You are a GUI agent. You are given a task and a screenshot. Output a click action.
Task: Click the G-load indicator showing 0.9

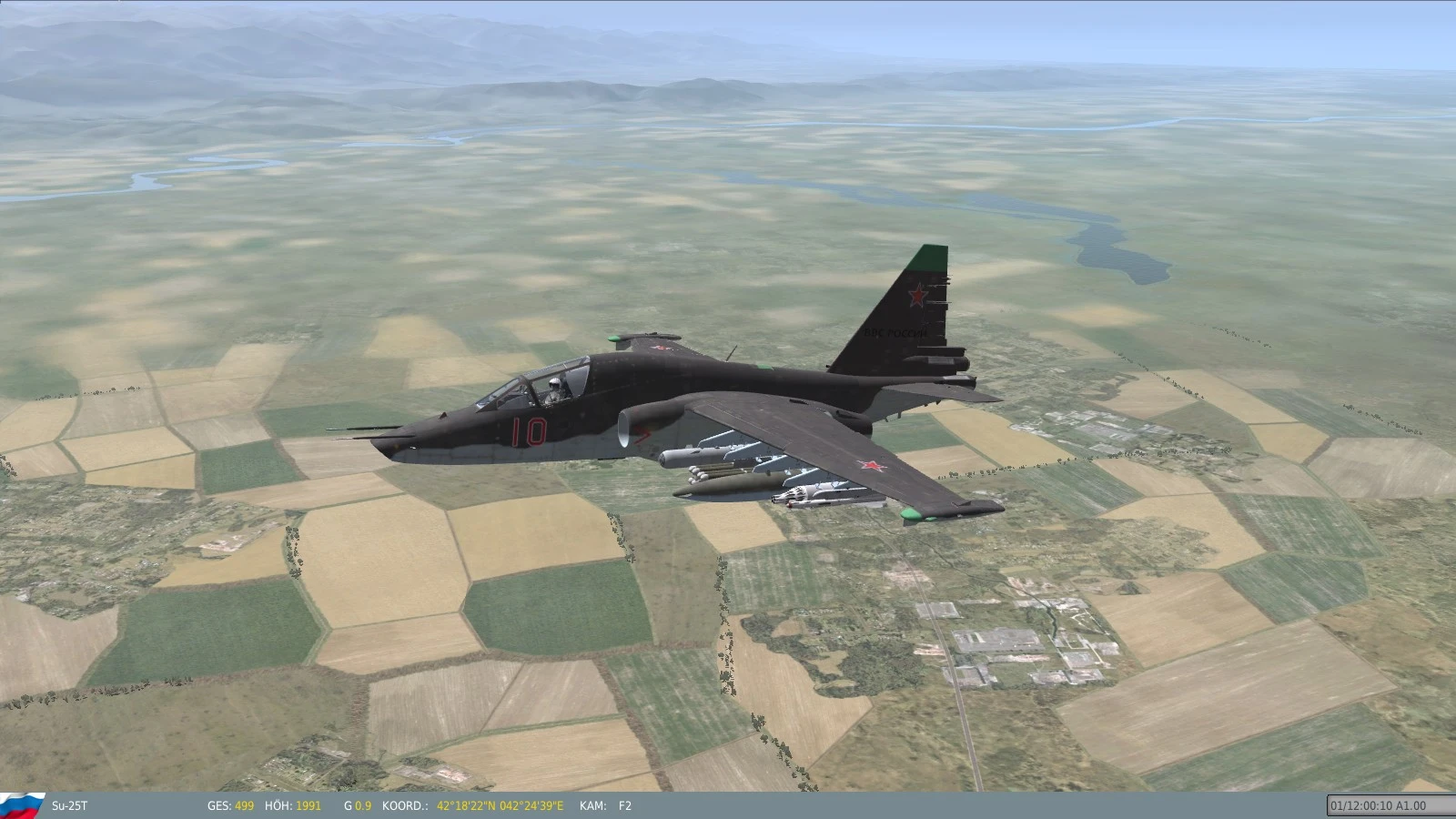pyautogui.click(x=358, y=805)
